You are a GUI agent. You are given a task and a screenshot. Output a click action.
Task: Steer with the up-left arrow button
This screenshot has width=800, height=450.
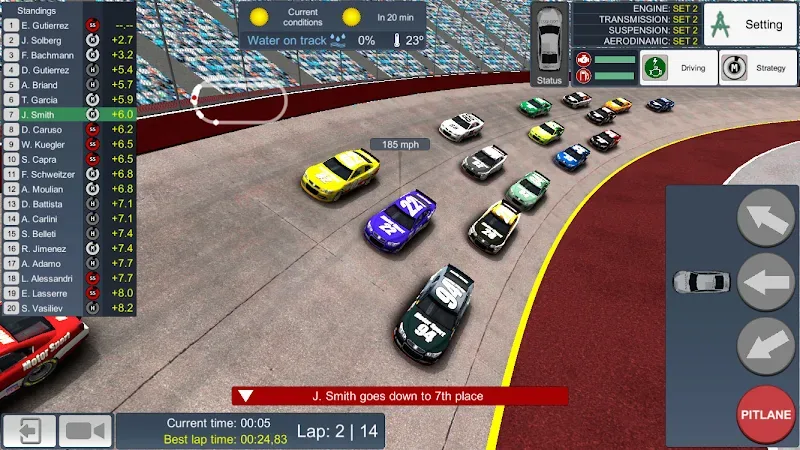point(766,217)
